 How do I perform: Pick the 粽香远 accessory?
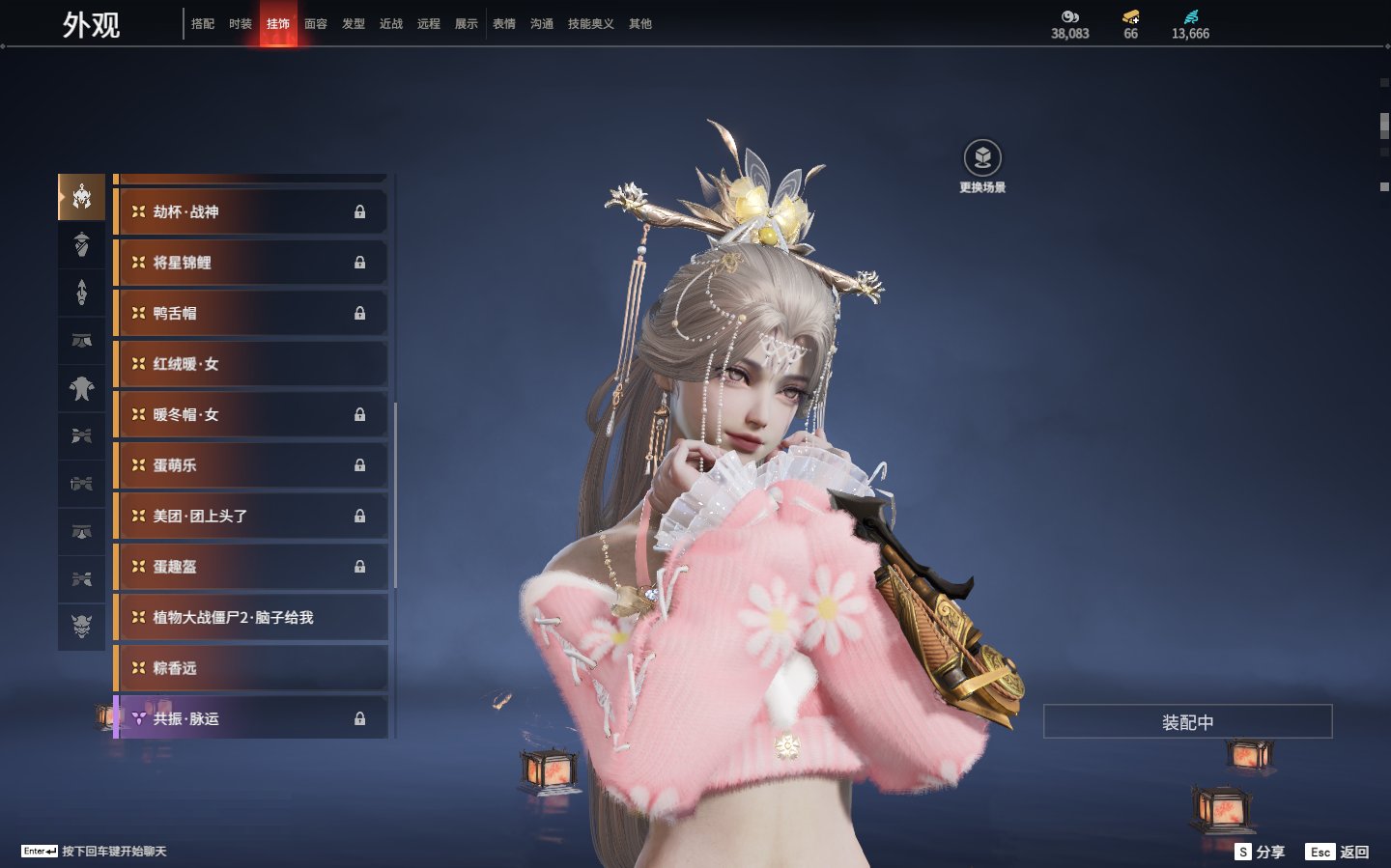(x=251, y=668)
